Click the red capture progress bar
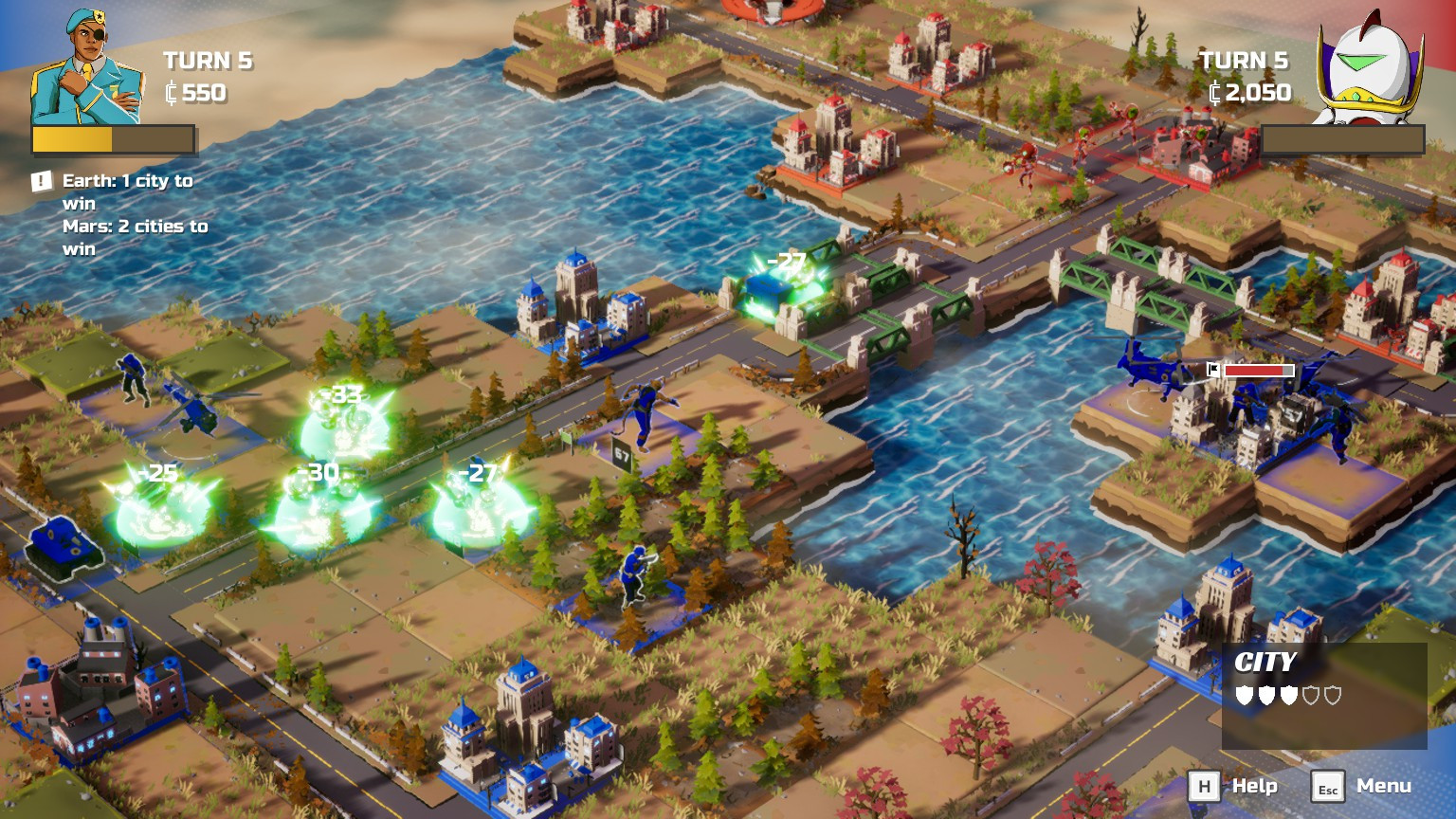The image size is (1456, 819). 1259,371
